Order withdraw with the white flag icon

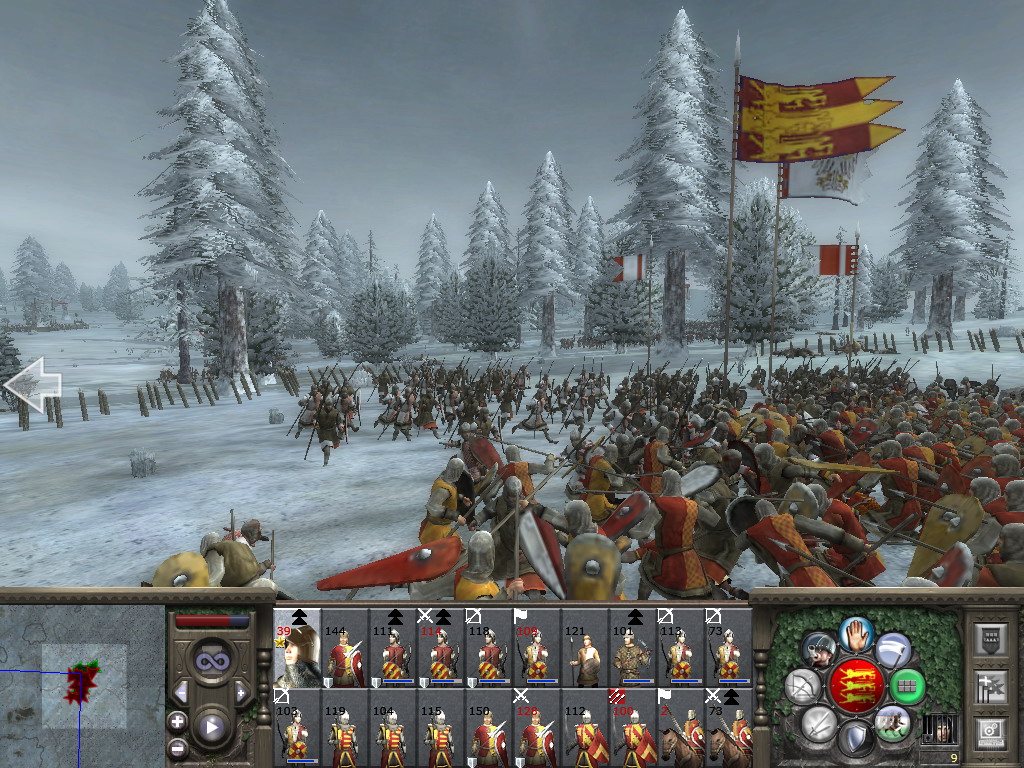[893, 649]
